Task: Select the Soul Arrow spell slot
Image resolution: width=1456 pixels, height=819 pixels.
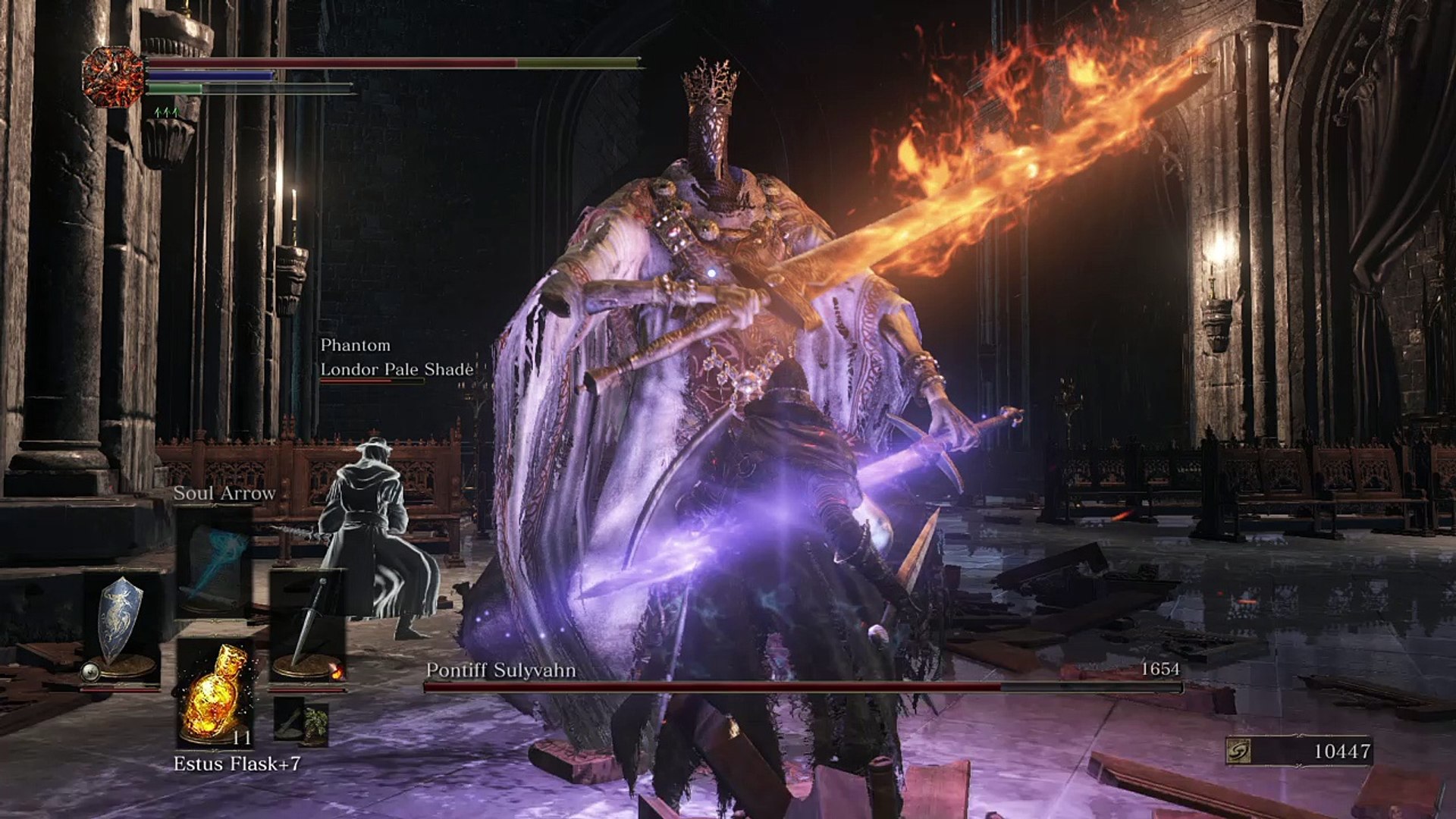Action: (x=215, y=560)
